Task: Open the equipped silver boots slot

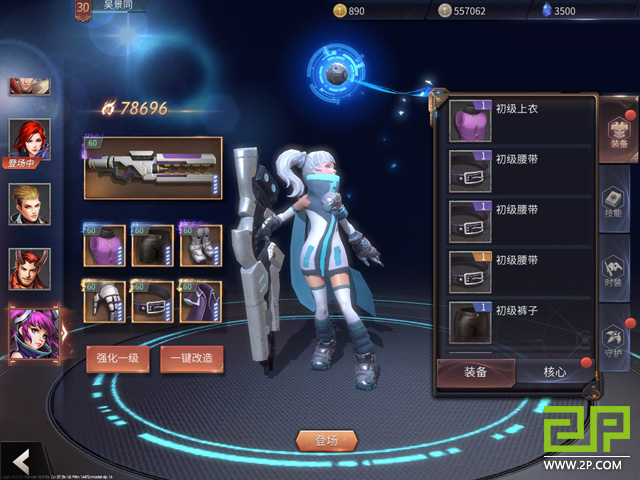Action: pyautogui.click(x=201, y=245)
